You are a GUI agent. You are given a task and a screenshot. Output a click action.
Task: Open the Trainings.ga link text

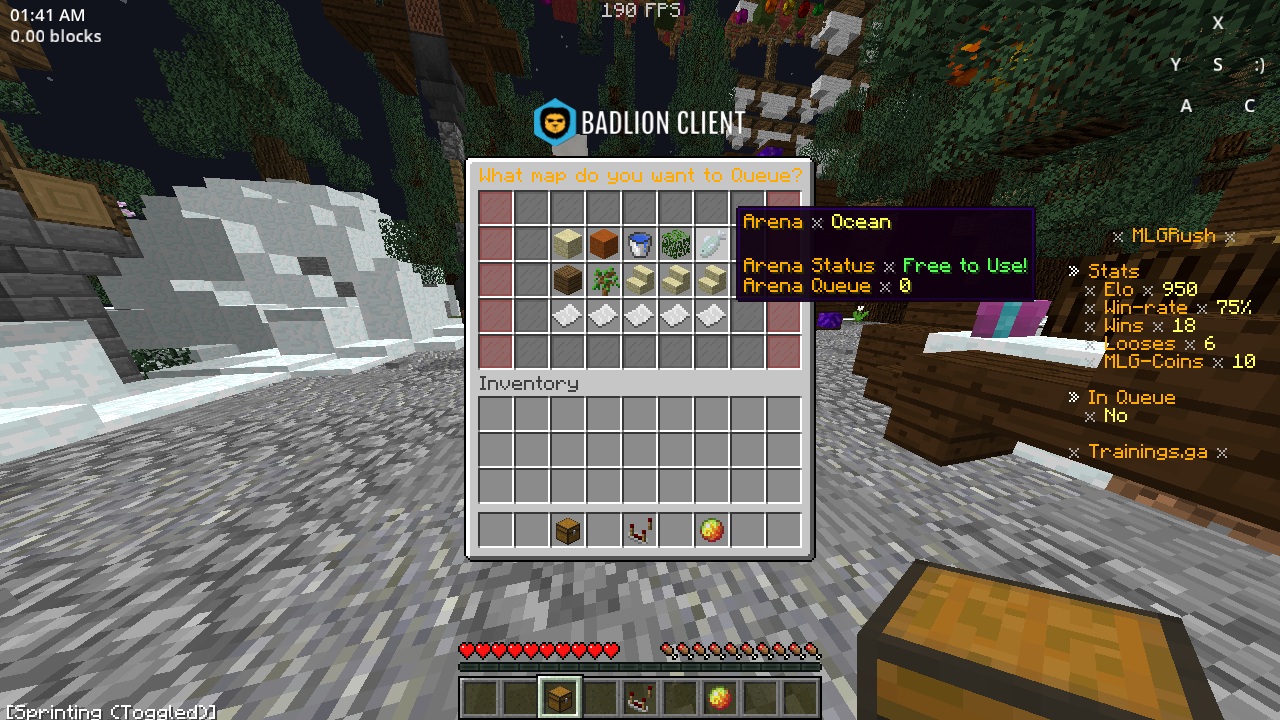click(1148, 452)
